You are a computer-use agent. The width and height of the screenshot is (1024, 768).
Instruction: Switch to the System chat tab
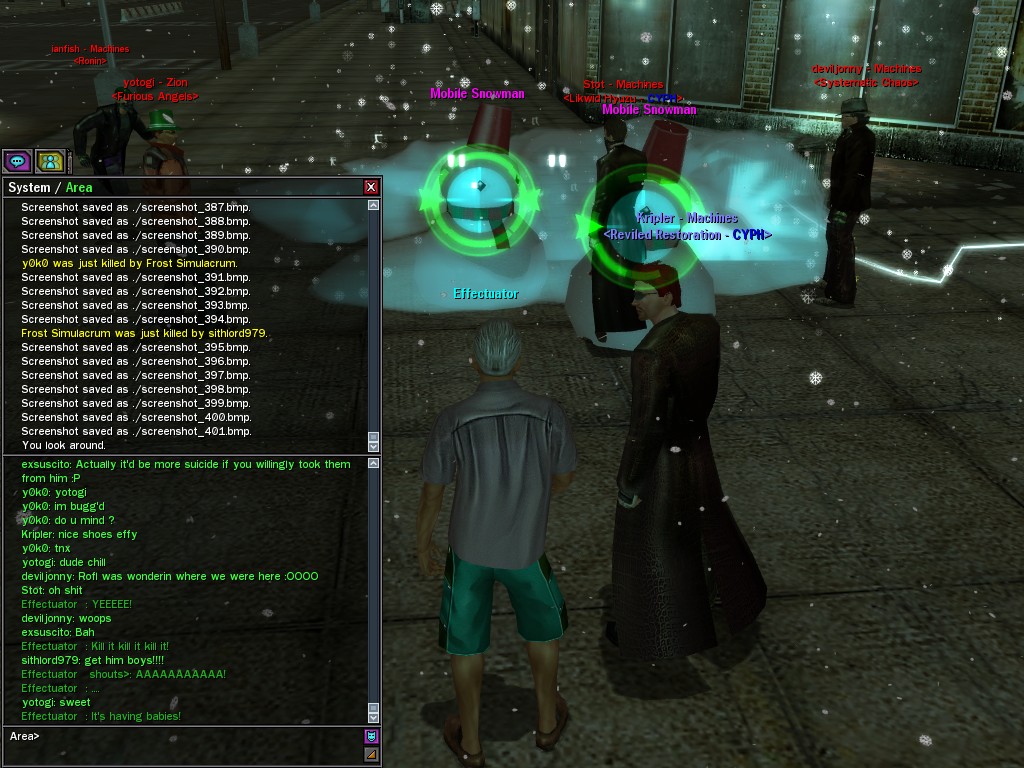(x=28, y=188)
